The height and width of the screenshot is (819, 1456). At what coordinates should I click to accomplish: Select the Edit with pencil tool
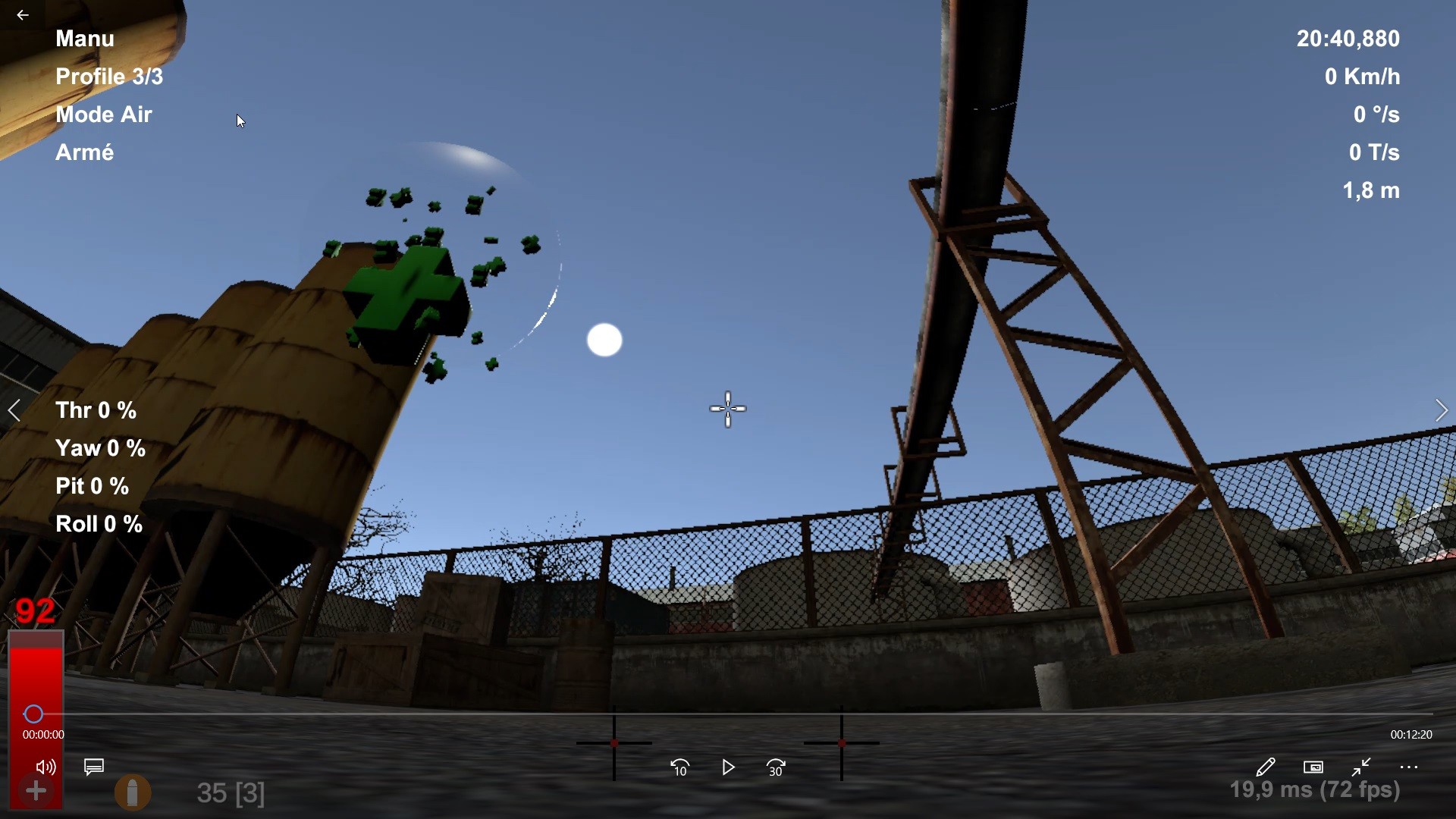[x=1266, y=767]
